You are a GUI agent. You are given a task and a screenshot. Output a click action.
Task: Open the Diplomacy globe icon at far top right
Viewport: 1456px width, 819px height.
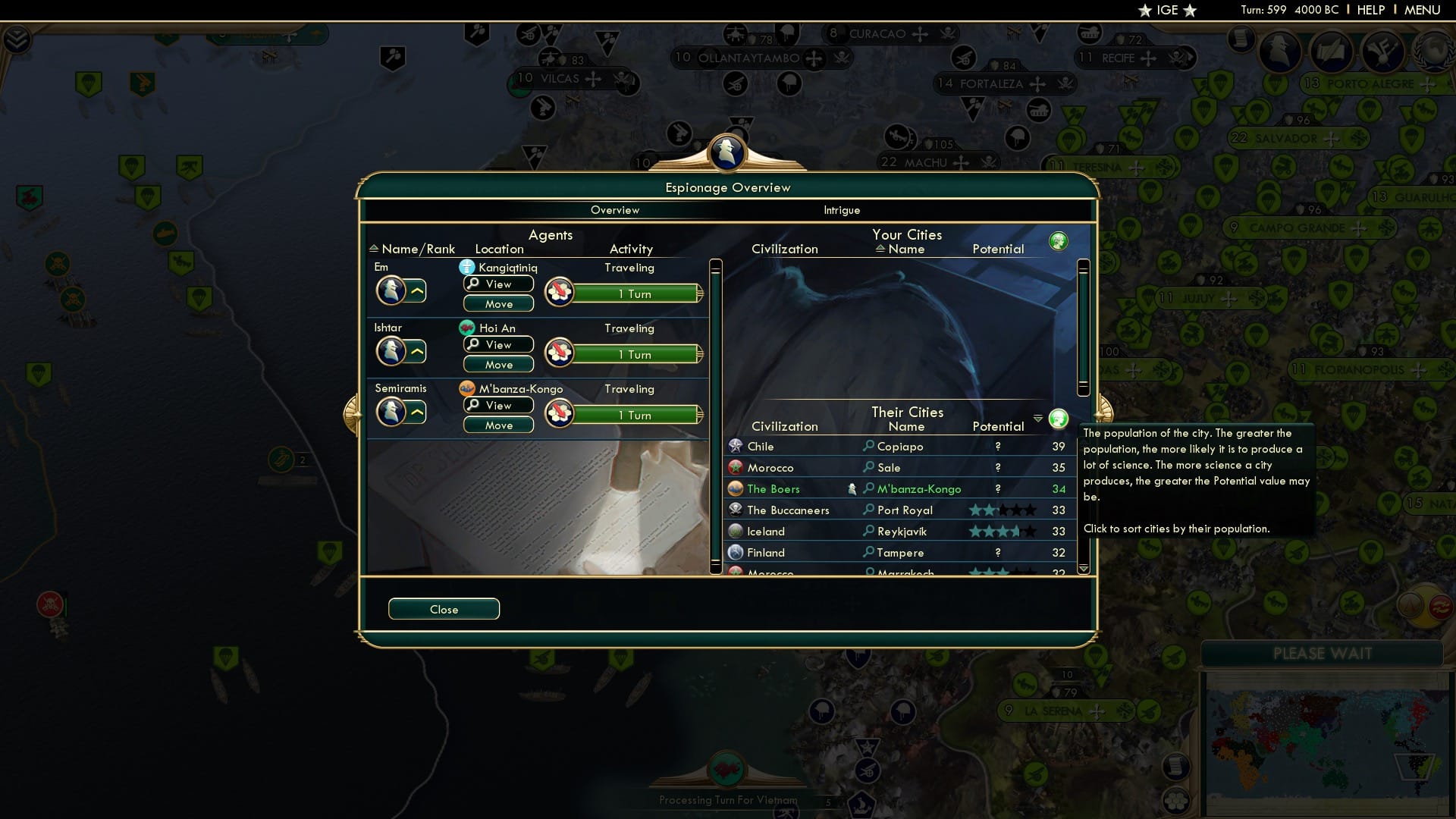1432,52
